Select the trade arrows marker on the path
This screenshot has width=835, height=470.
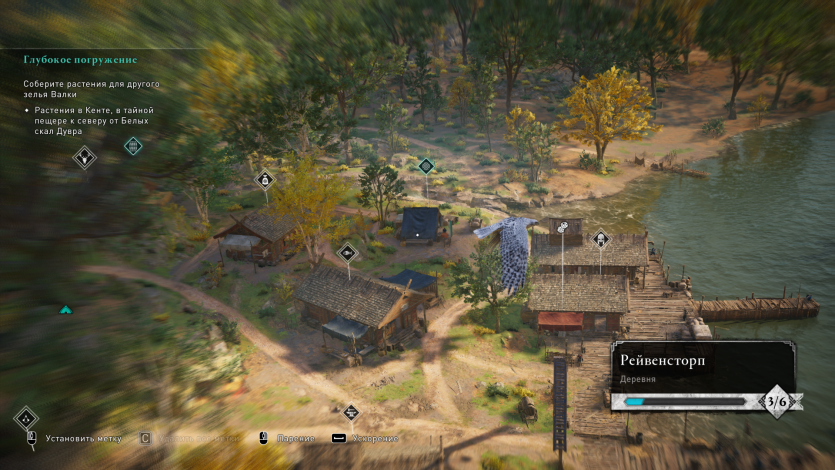(351, 412)
